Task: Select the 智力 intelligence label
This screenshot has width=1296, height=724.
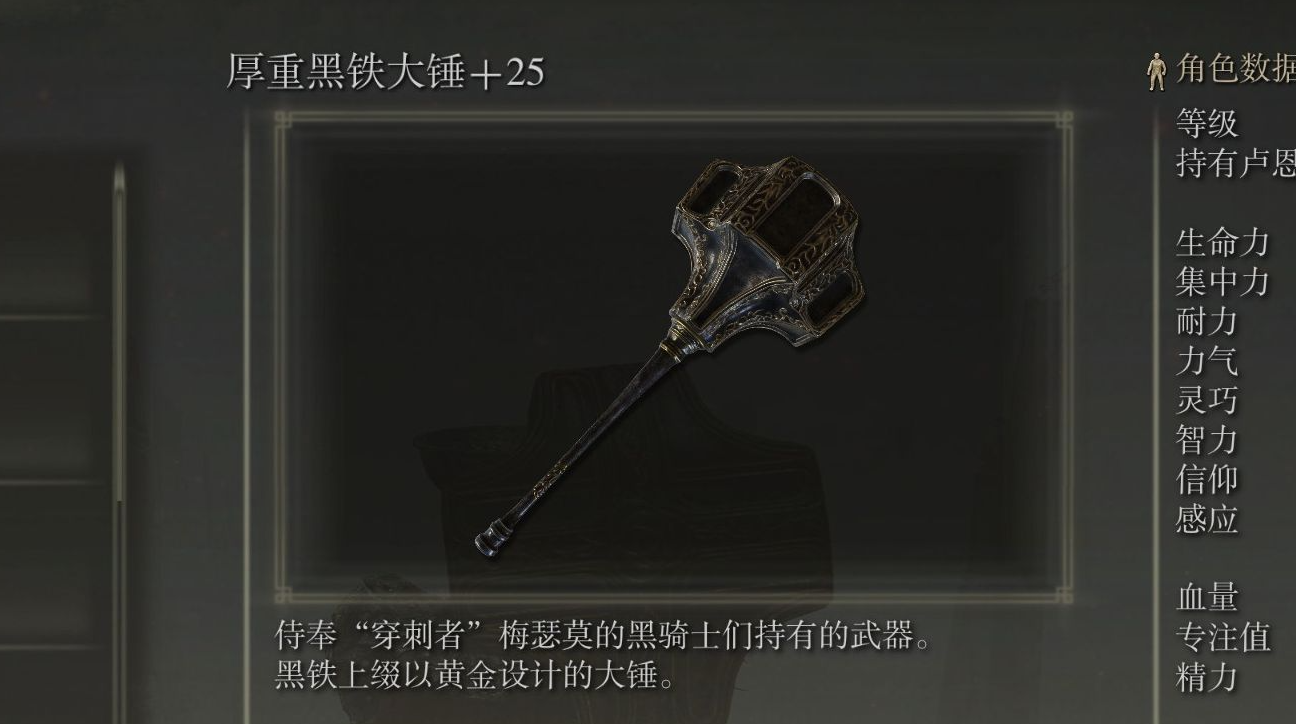Action: pos(1207,439)
